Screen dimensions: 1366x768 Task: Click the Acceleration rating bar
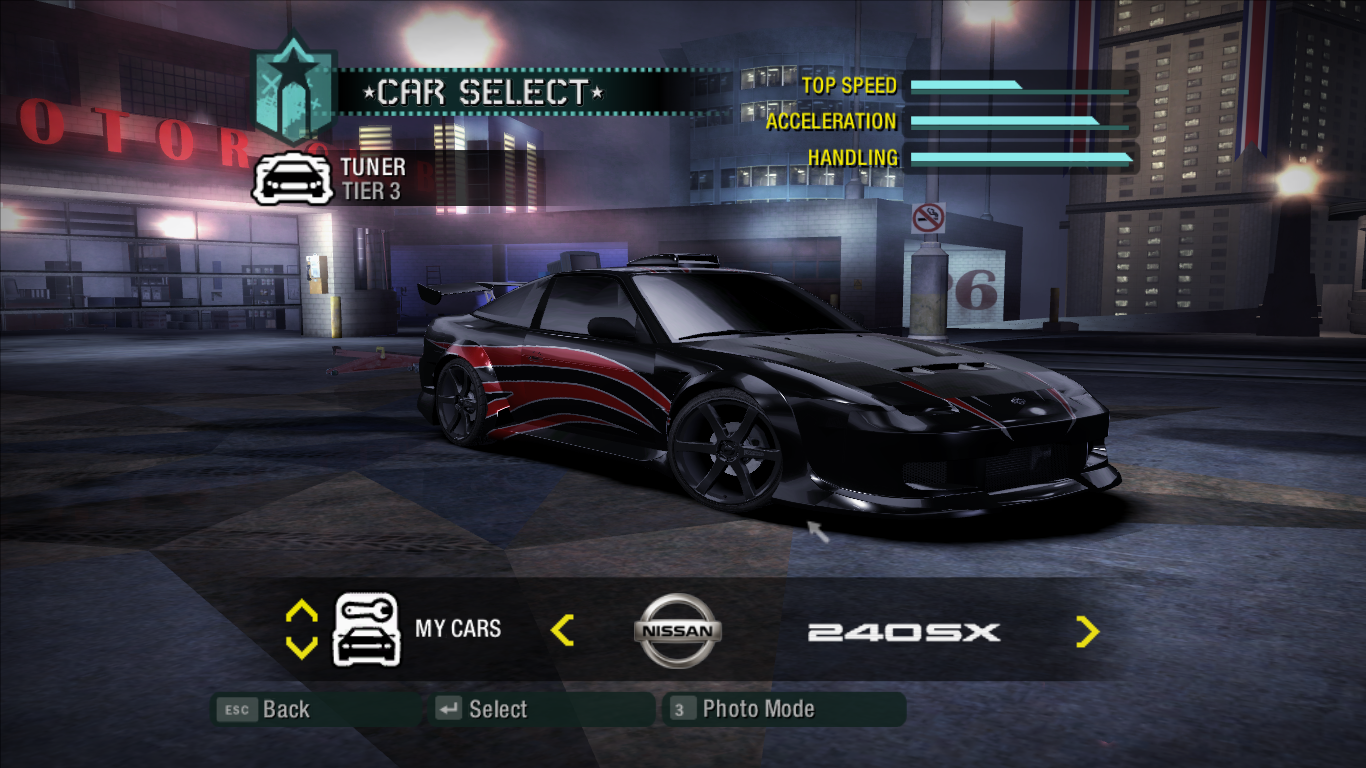tap(1020, 123)
